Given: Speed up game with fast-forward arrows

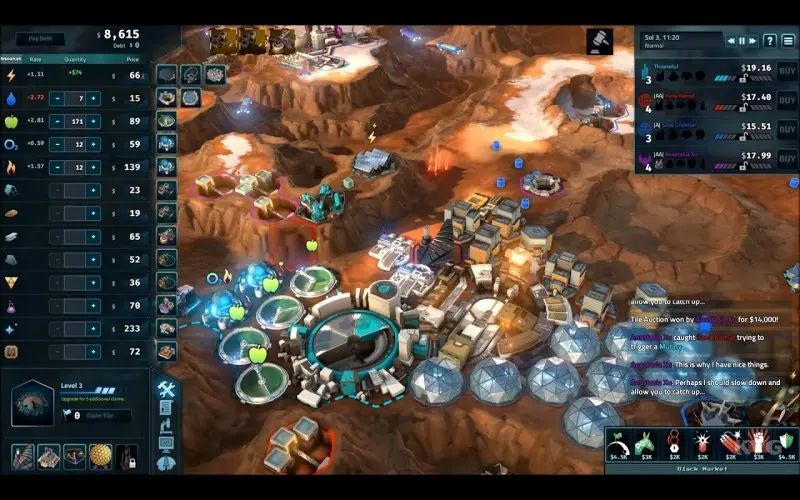Looking at the screenshot, I should (x=754, y=41).
